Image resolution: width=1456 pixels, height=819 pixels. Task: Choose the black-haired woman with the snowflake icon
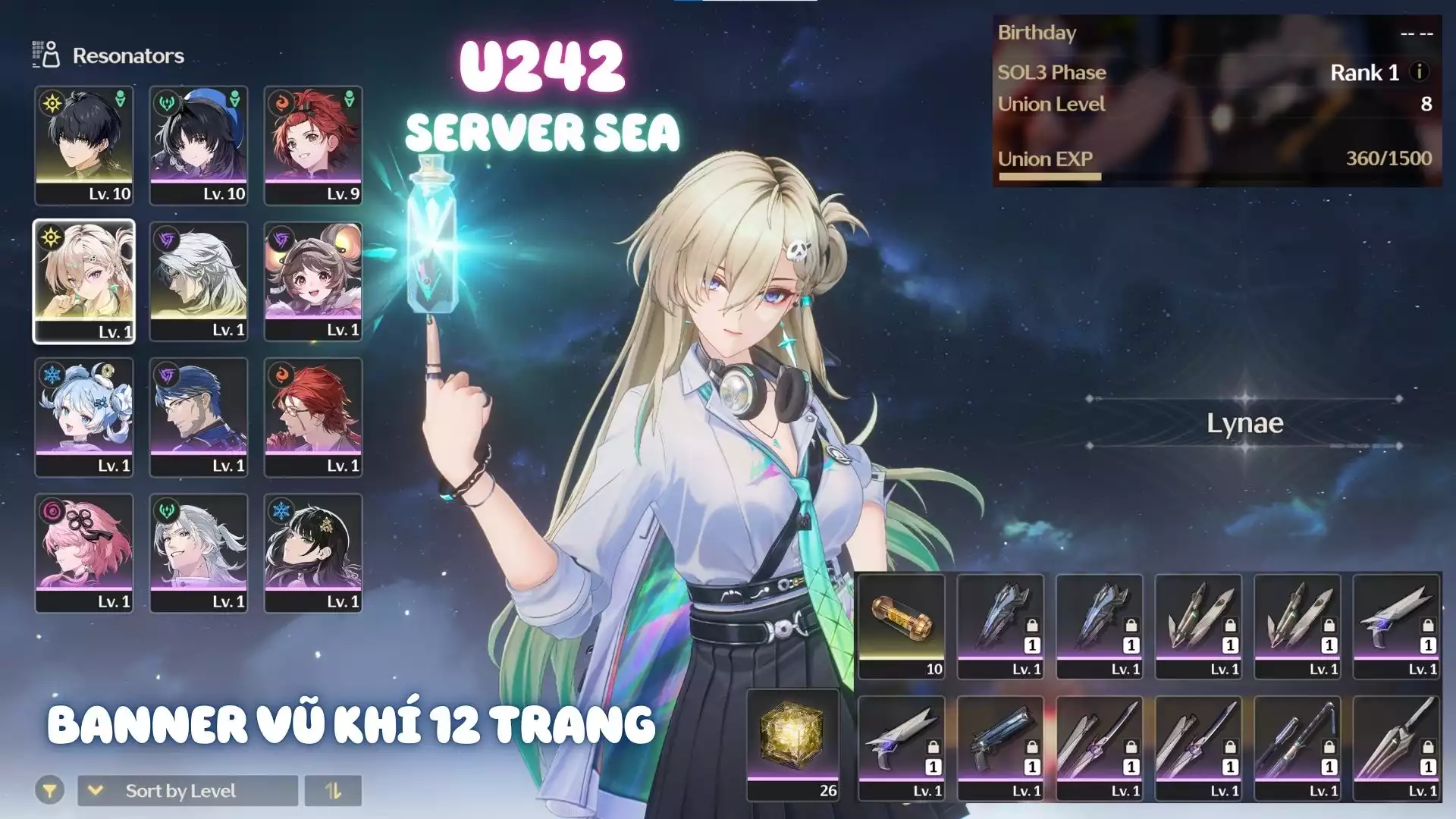(313, 553)
